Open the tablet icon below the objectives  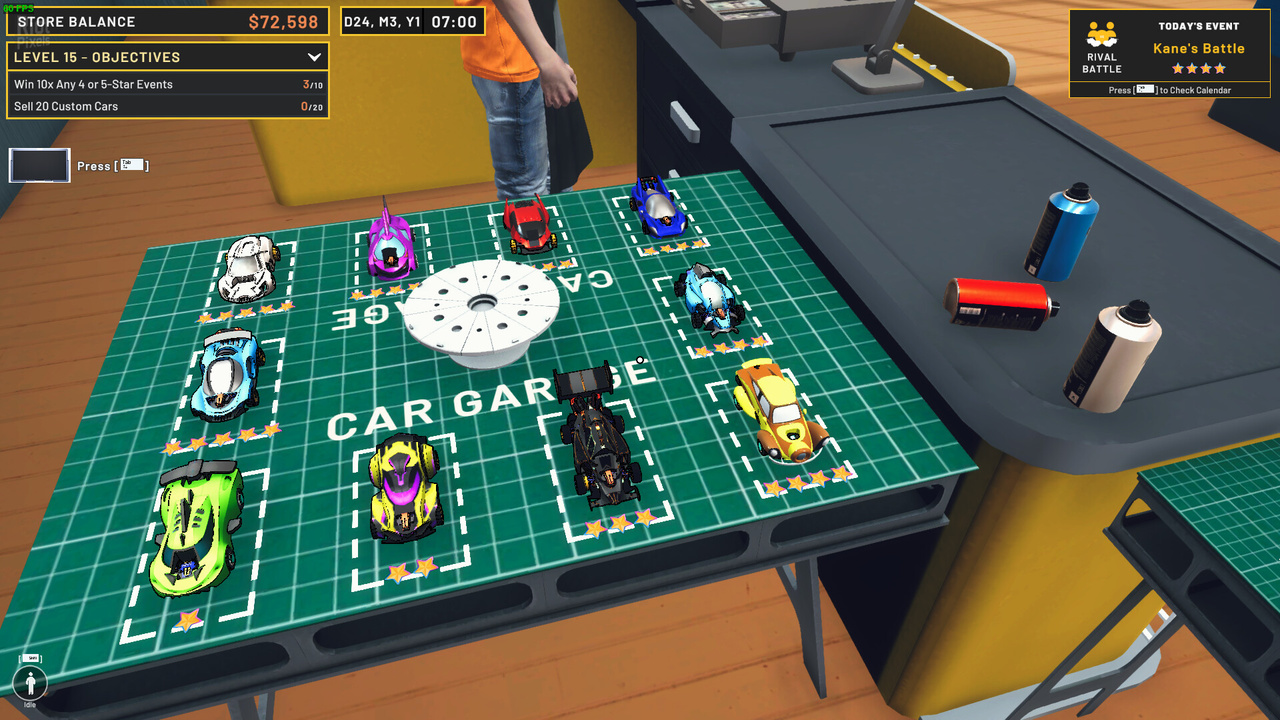40,166
